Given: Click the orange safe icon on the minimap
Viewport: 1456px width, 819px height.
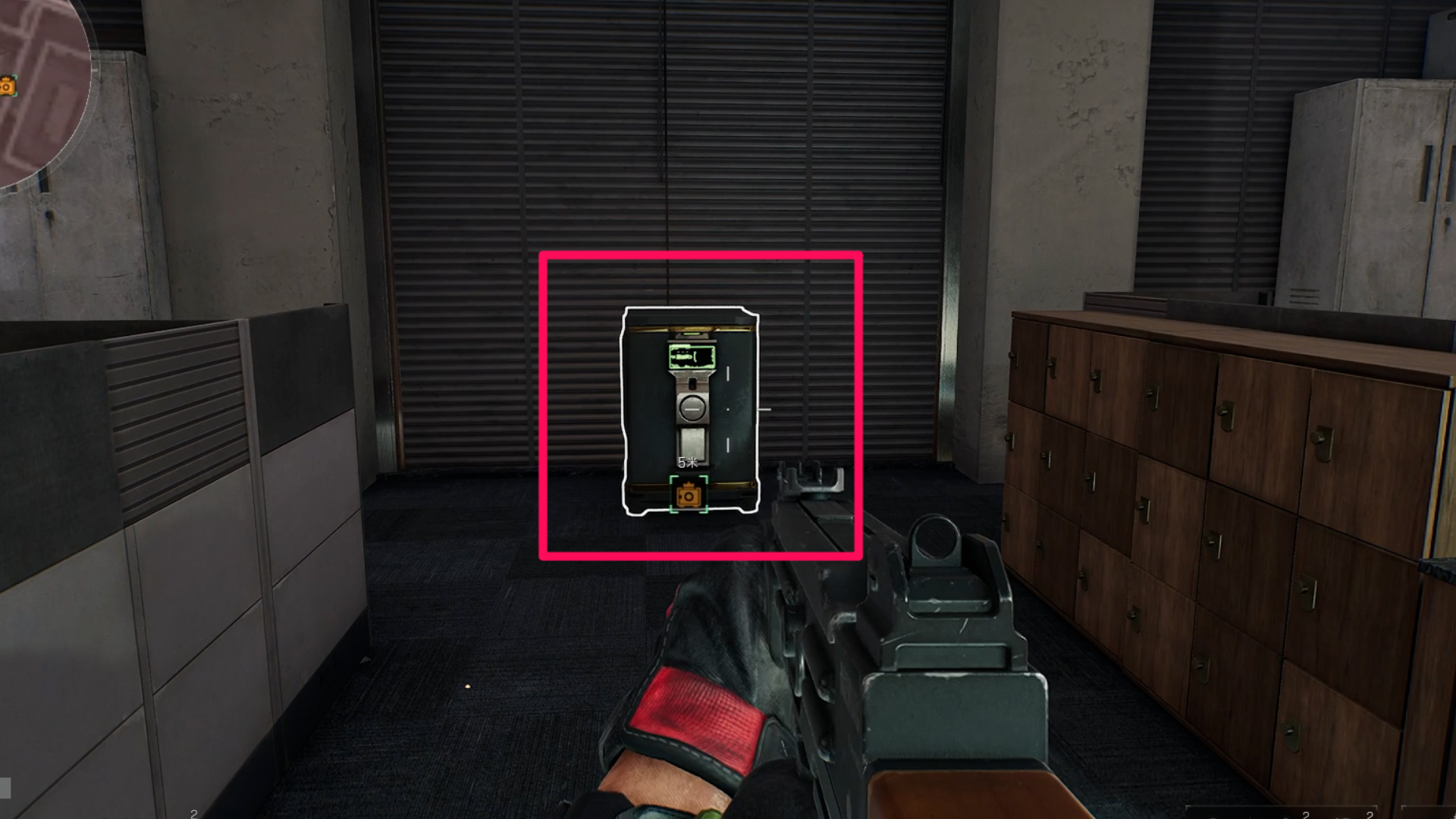Looking at the screenshot, I should (6, 86).
